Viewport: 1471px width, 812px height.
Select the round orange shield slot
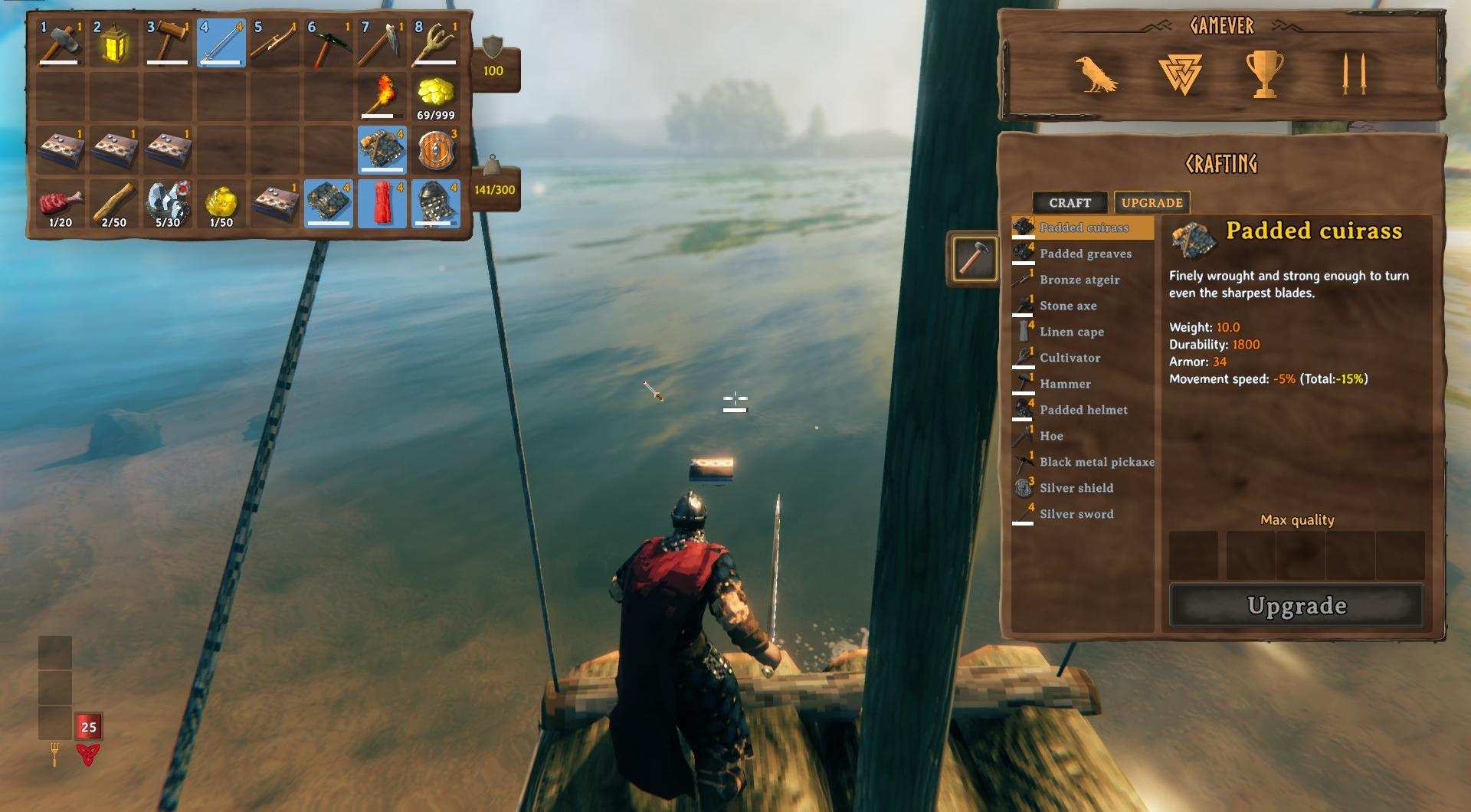(436, 150)
